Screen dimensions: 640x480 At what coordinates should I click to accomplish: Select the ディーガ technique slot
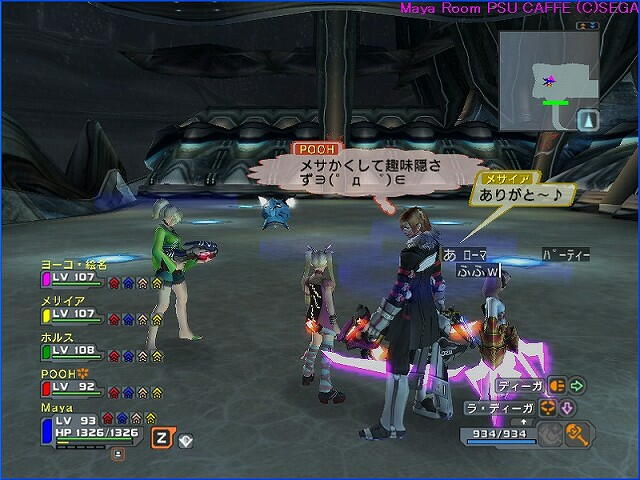[517, 384]
